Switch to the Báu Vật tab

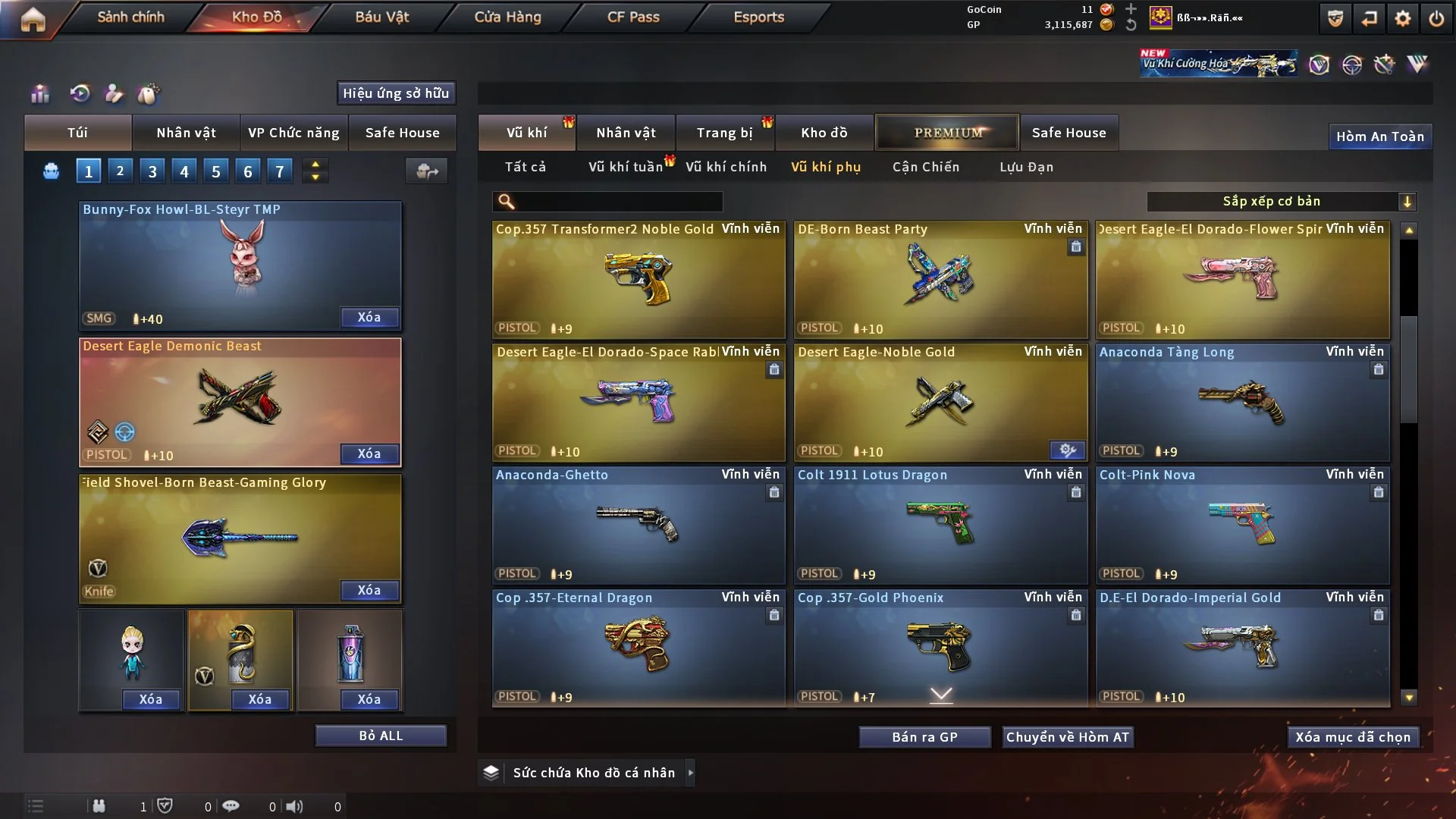(381, 17)
